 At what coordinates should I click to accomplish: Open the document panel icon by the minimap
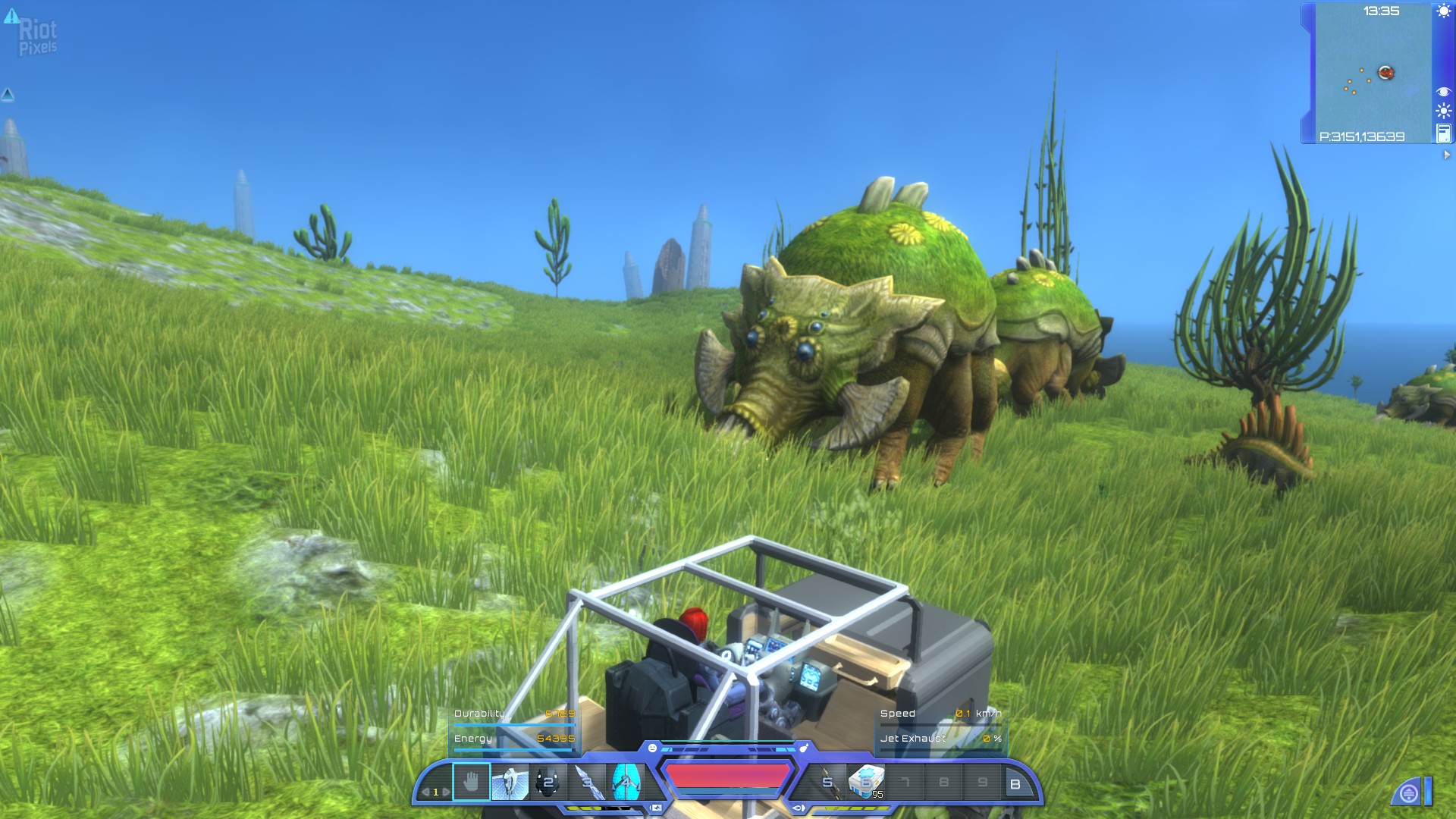point(1443,133)
